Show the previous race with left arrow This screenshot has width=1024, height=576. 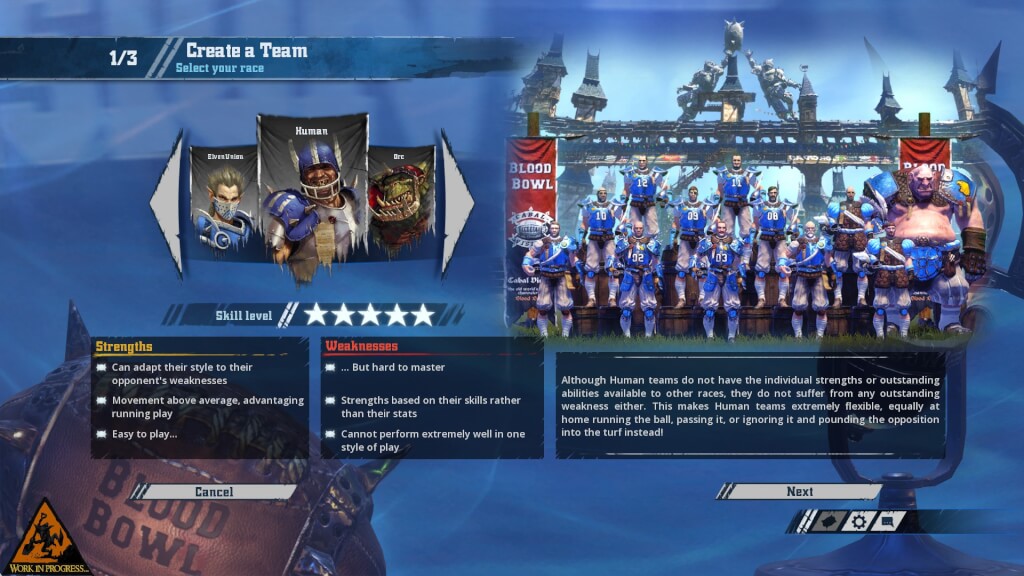(x=168, y=203)
